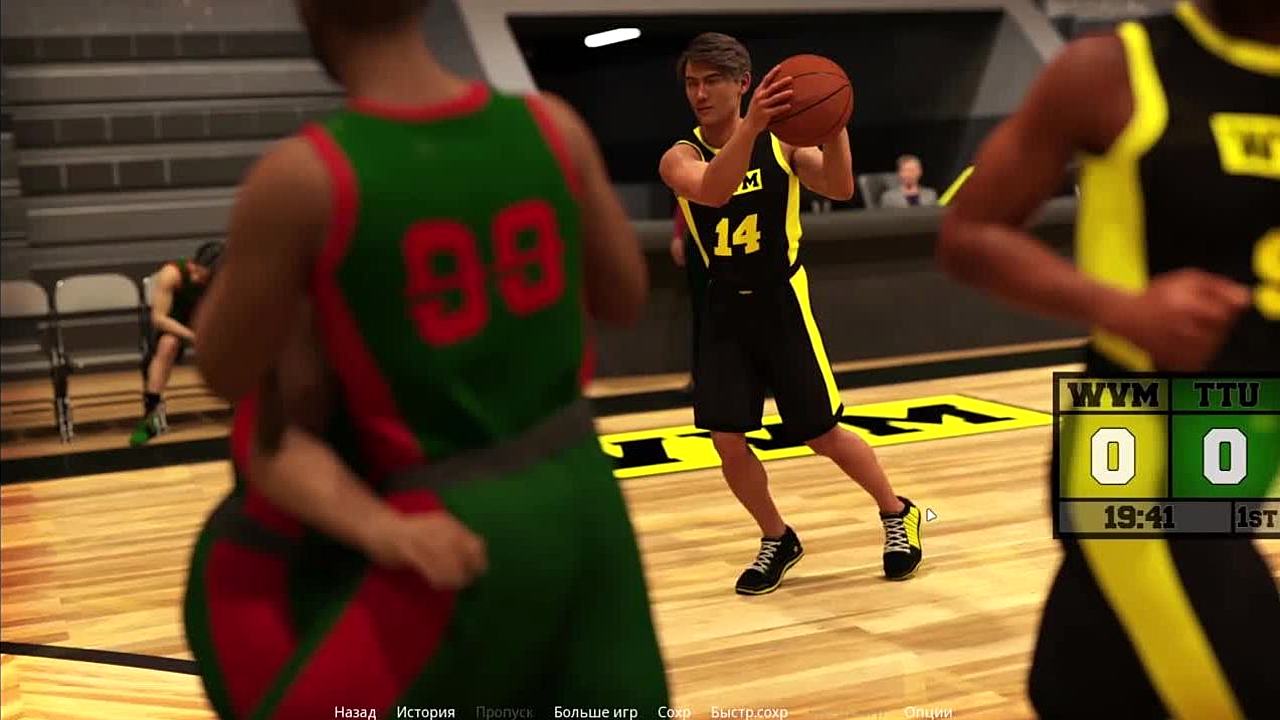
Task: Open the Сохр (Save) menu
Action: (674, 712)
